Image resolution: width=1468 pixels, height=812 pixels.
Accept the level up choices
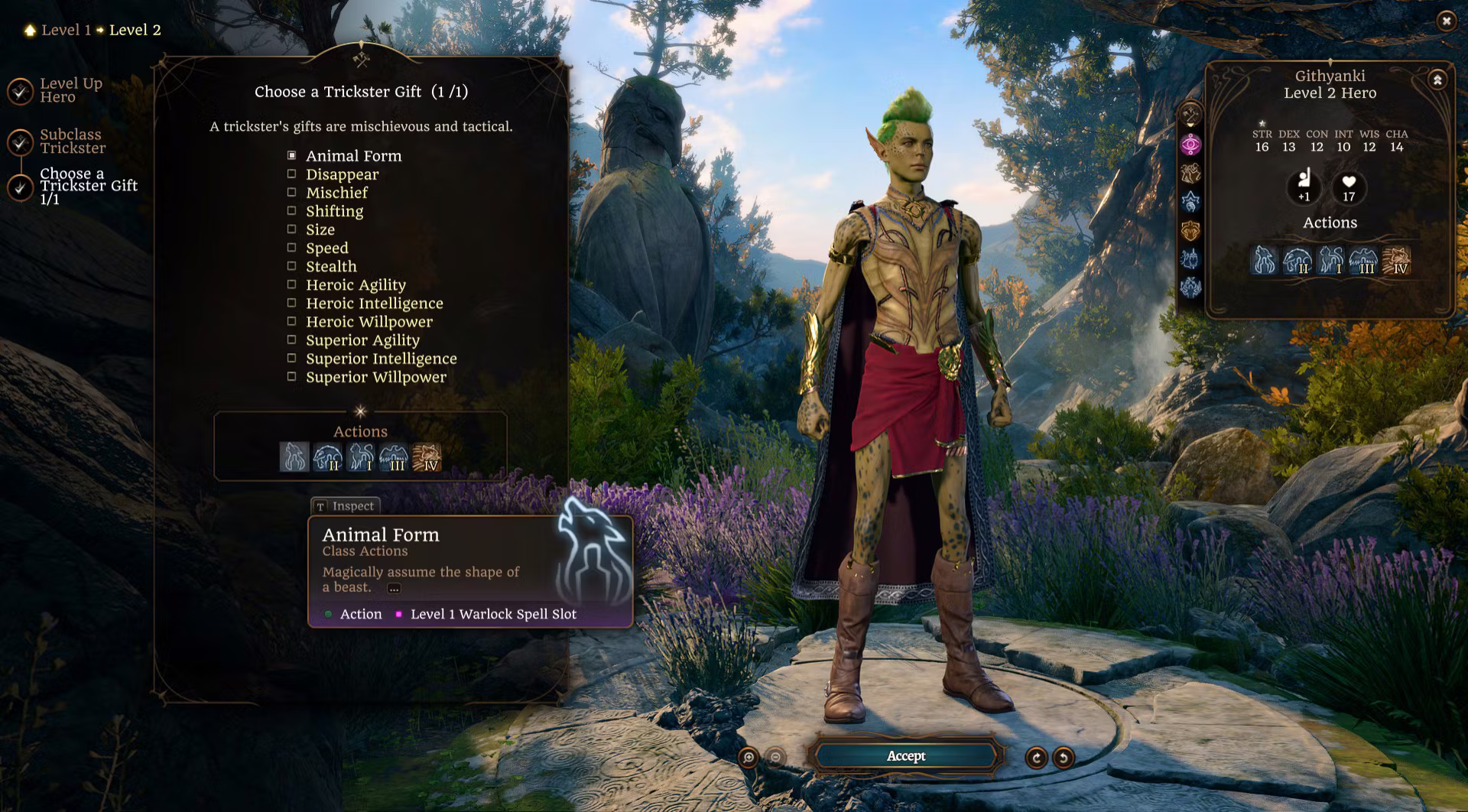coord(906,756)
